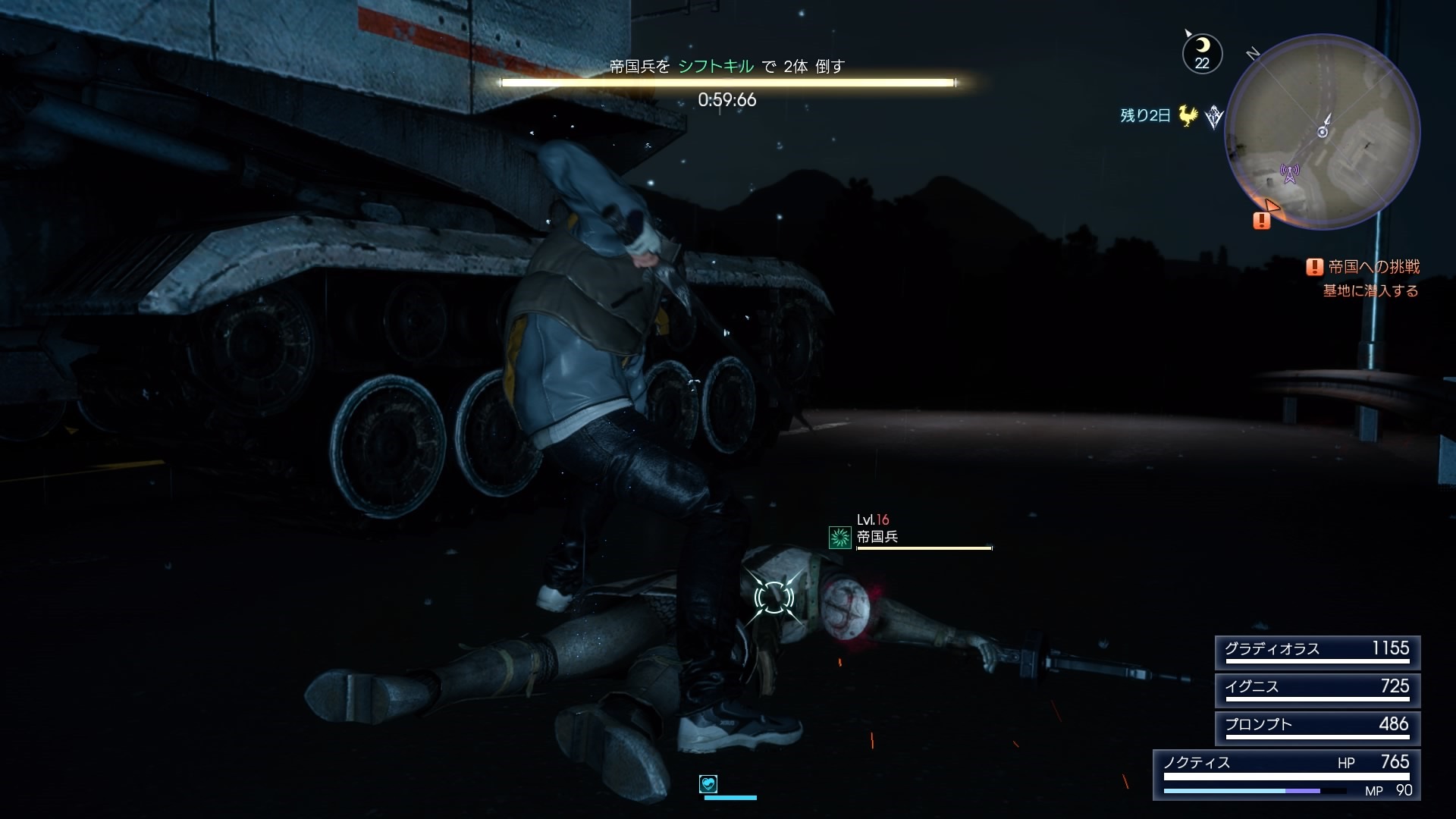
Task: Select the purple radio tower marker on minimap
Action: 1289,174
